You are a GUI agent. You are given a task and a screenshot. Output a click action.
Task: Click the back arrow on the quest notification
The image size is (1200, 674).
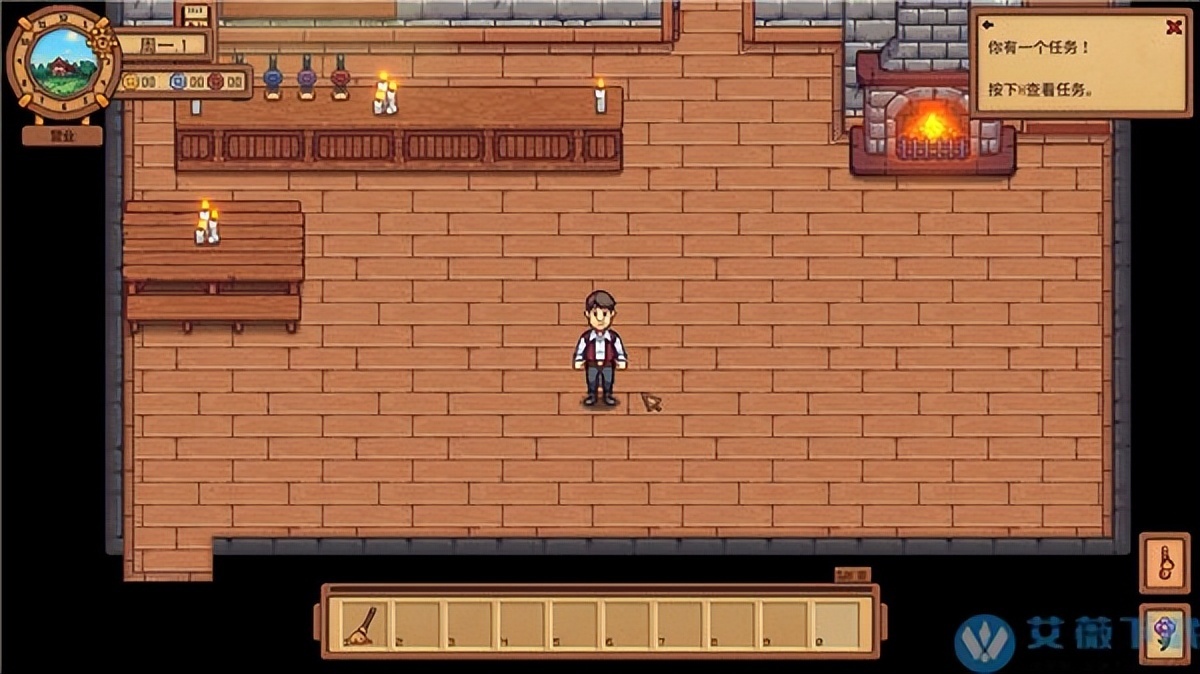point(987,27)
